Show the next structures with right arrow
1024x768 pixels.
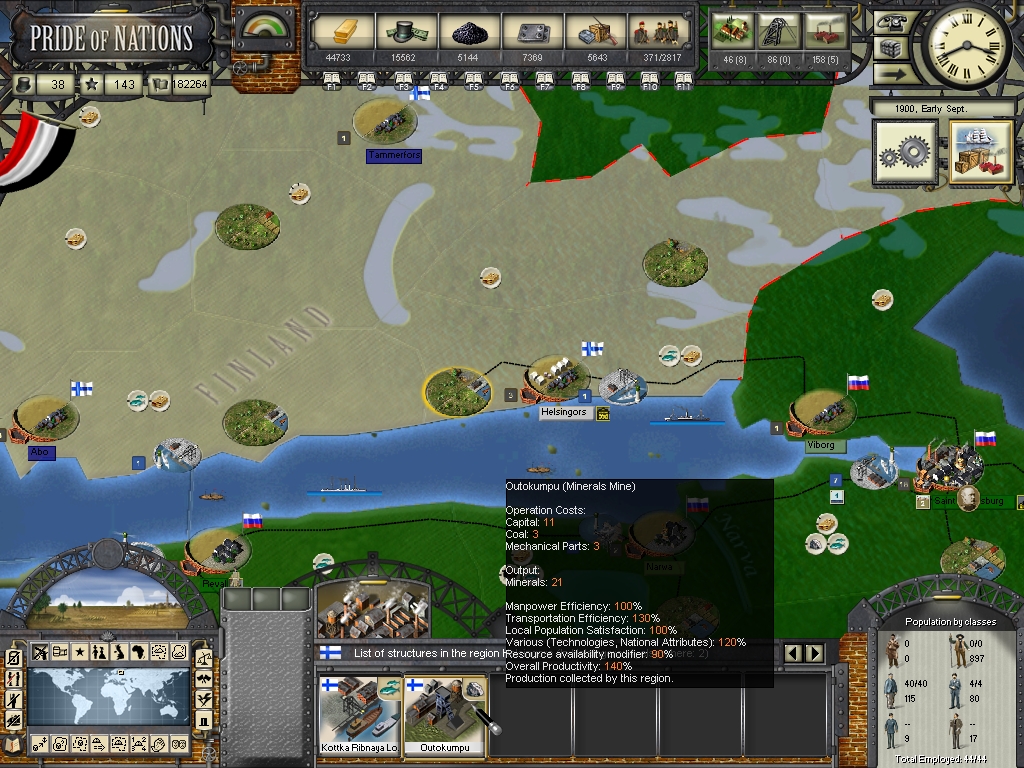pyautogui.click(x=815, y=654)
